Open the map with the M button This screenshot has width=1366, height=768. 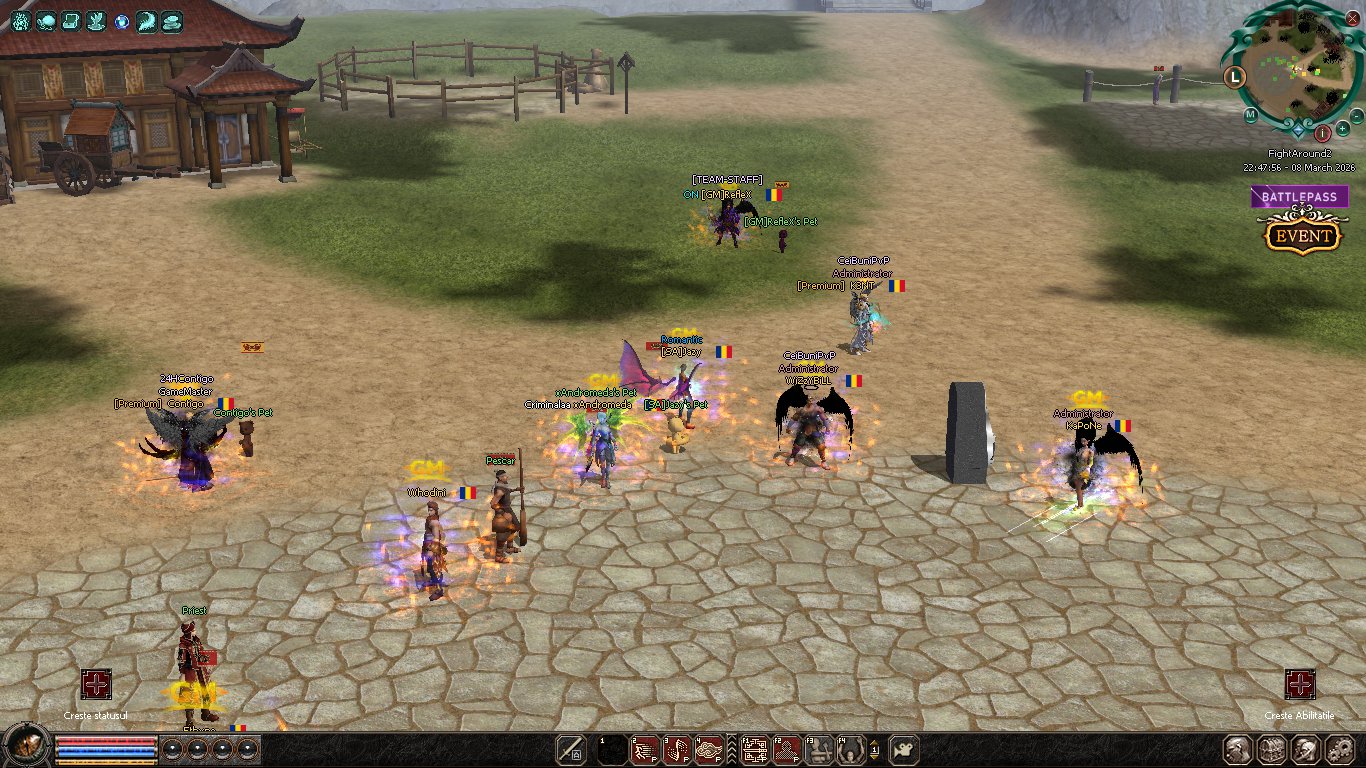point(1251,114)
